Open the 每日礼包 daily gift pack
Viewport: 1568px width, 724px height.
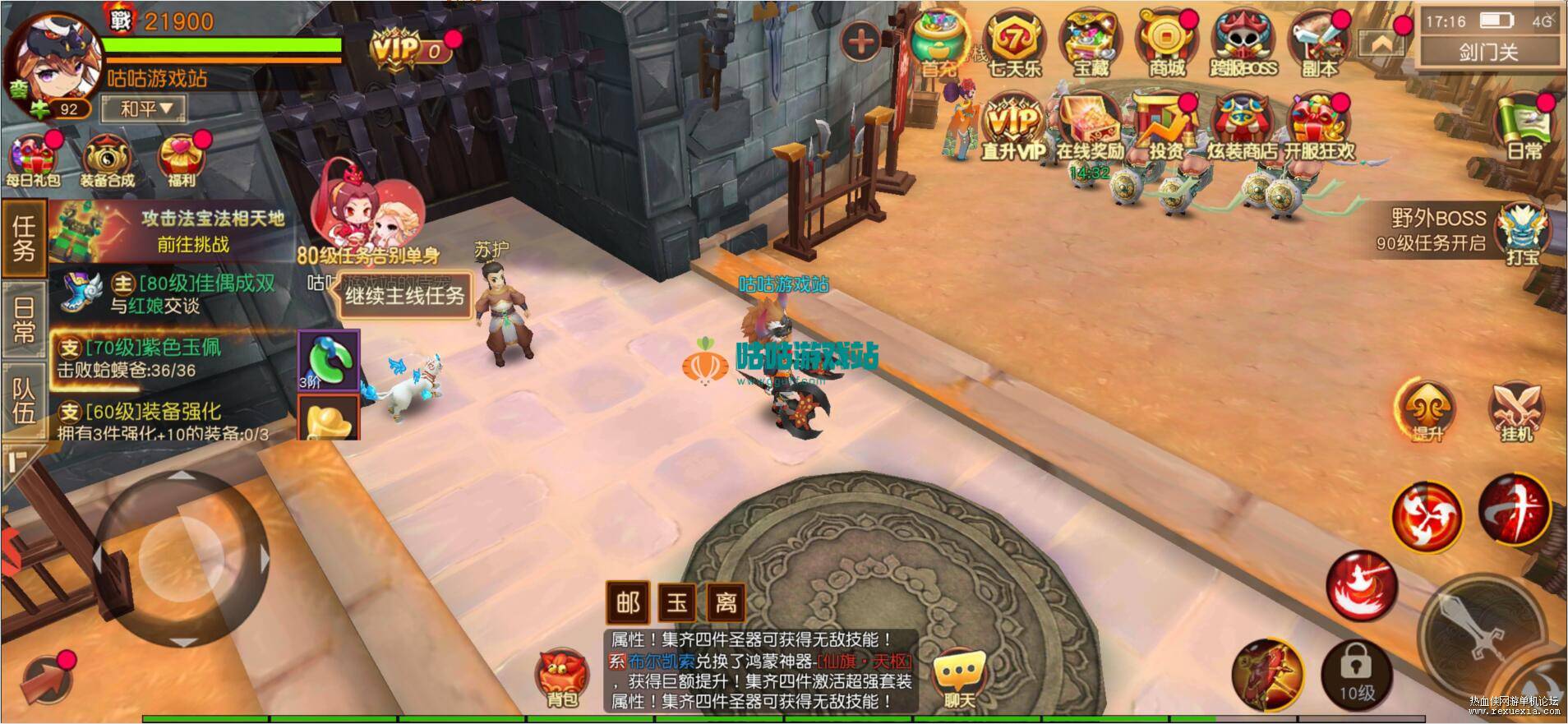(x=34, y=159)
